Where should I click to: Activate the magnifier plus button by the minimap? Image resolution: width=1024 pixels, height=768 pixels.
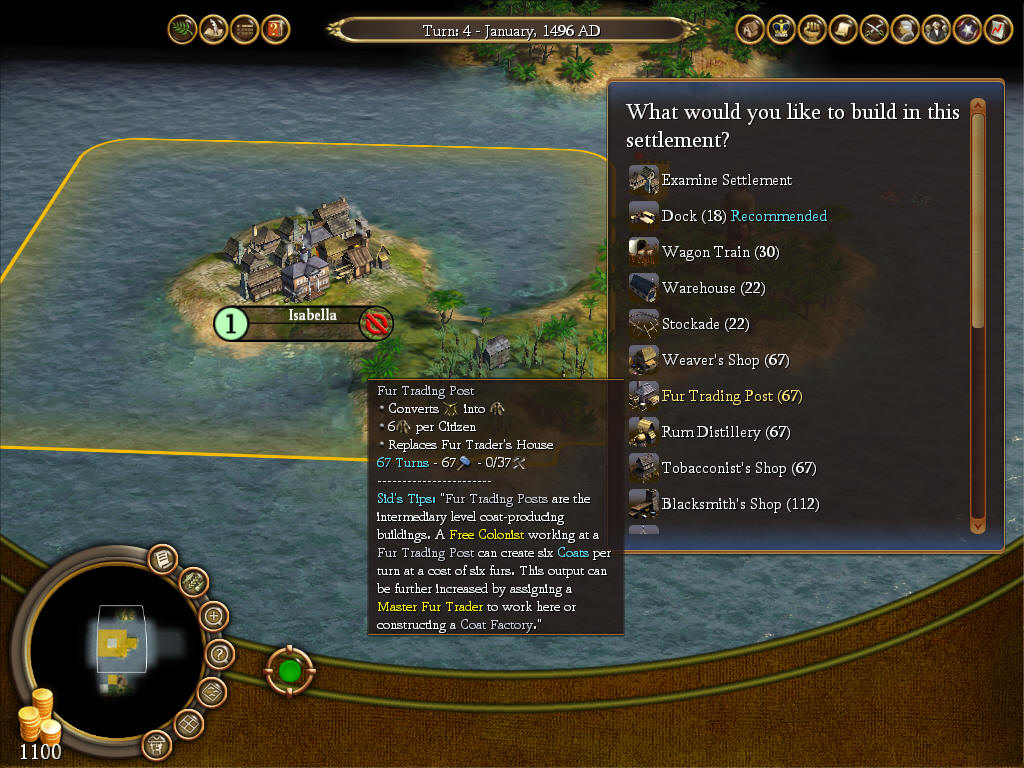click(214, 615)
